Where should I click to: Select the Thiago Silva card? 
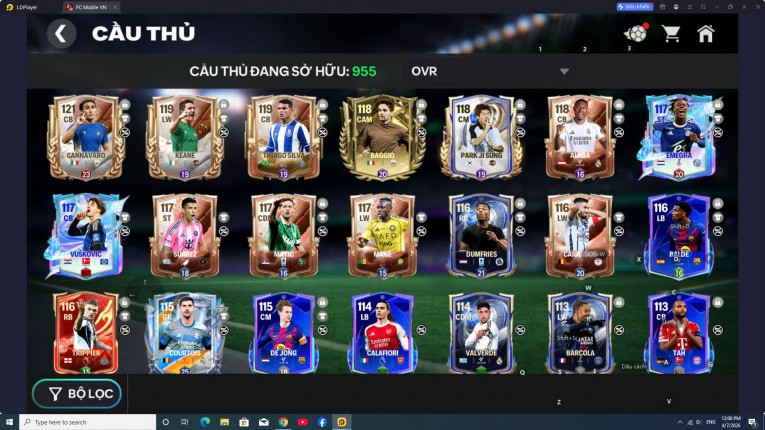(284, 137)
